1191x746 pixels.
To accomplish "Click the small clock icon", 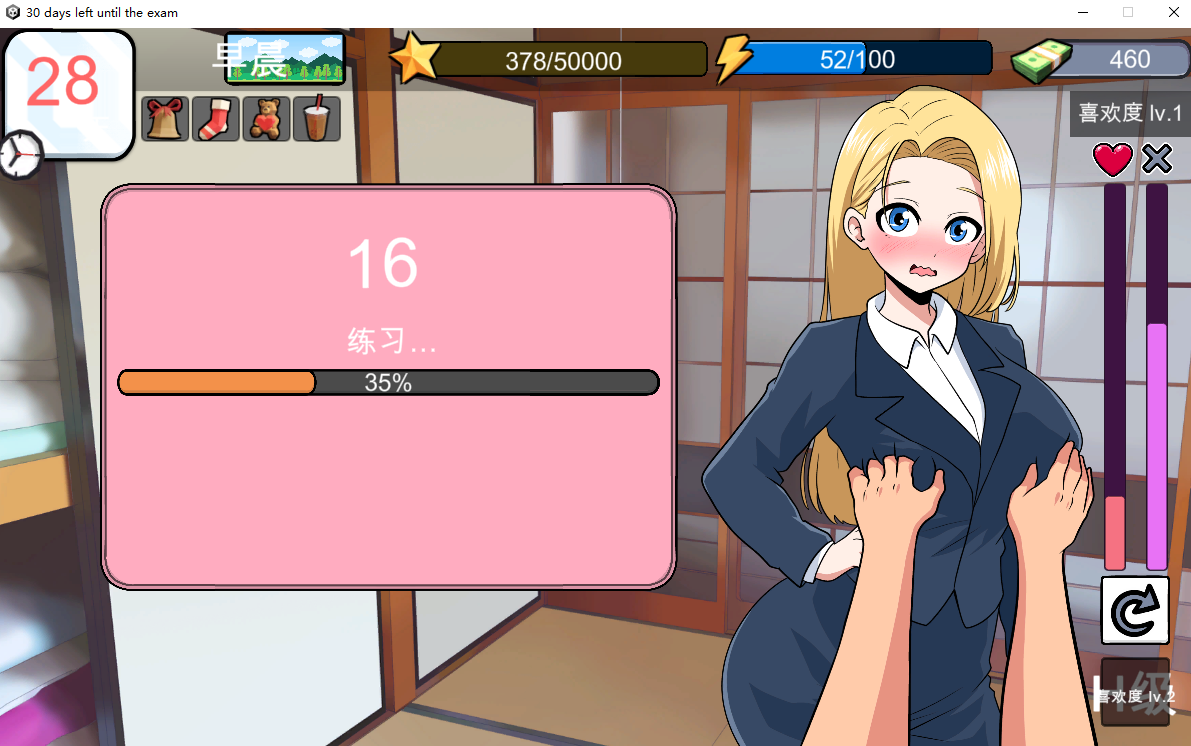I will point(20,154).
